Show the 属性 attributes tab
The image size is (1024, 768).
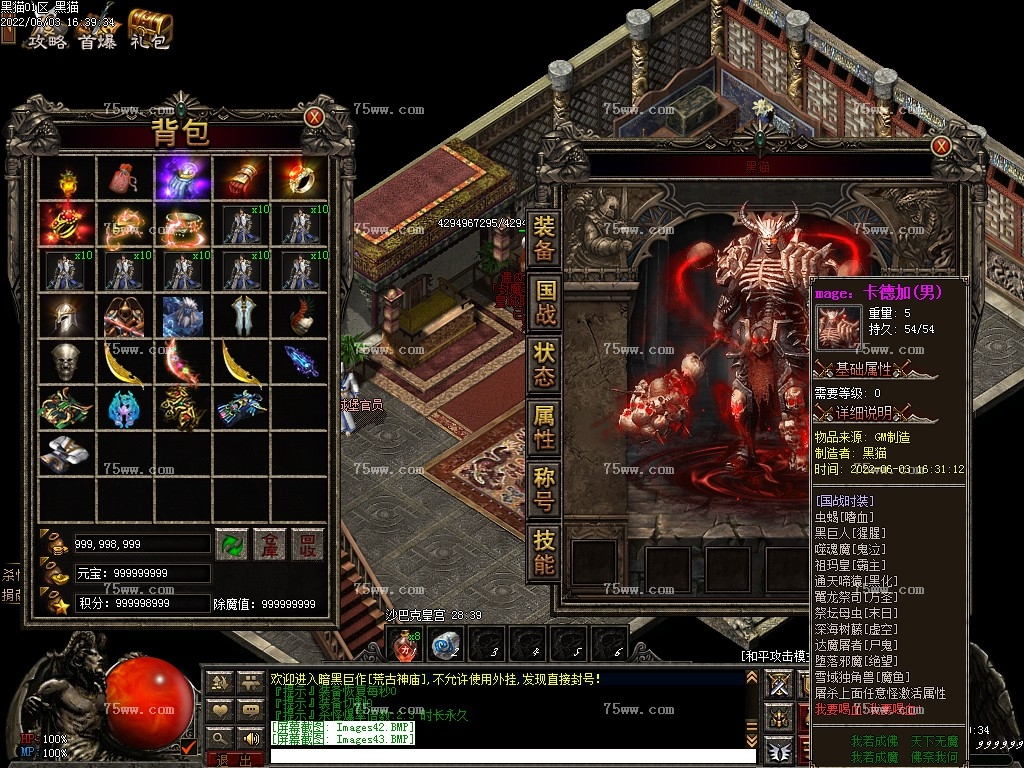(544, 427)
